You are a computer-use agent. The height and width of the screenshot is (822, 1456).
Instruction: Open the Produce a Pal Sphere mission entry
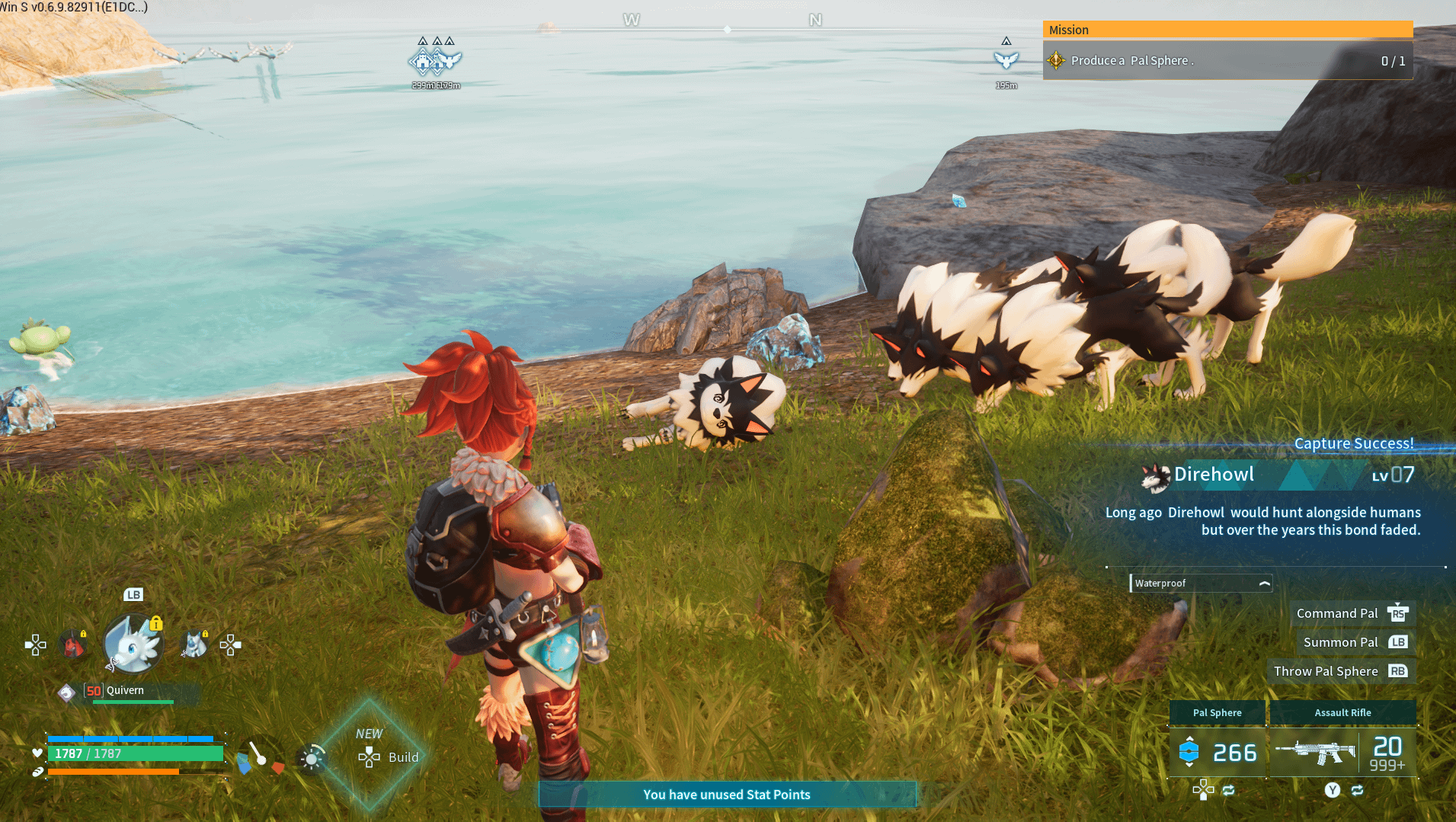[x=1227, y=61]
